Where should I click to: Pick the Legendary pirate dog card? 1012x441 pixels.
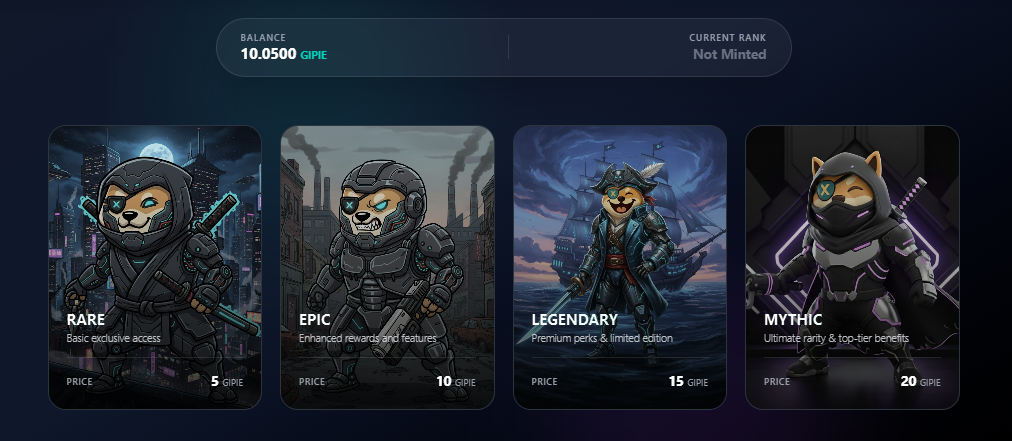point(620,267)
